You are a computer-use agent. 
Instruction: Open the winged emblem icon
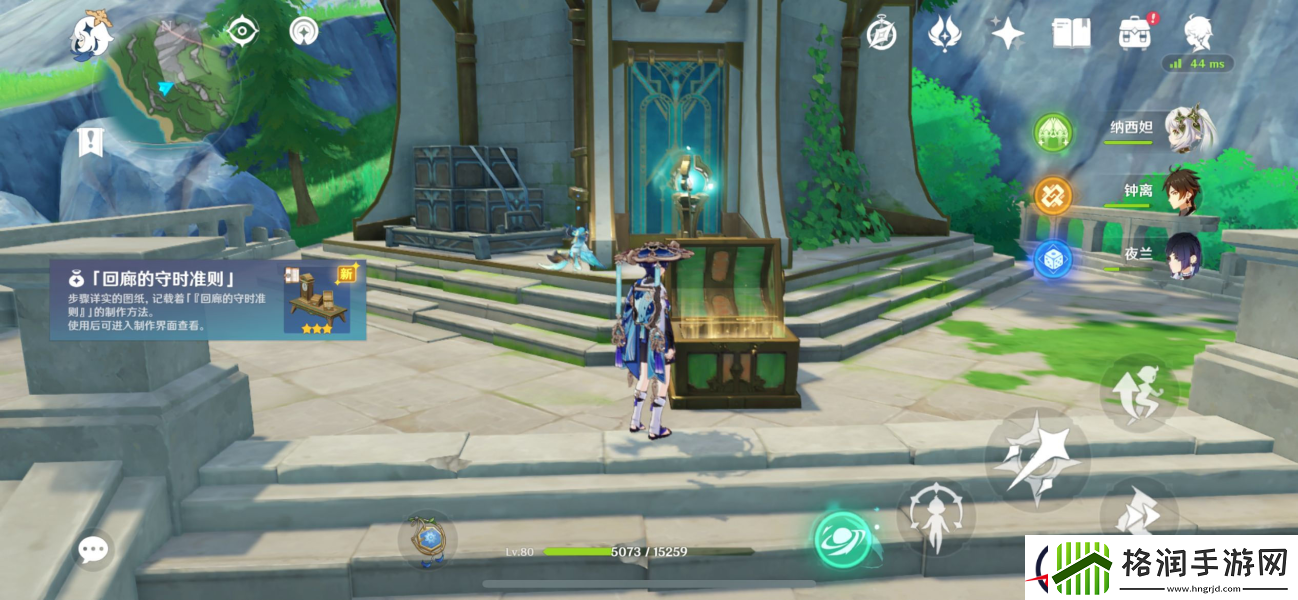tap(944, 34)
